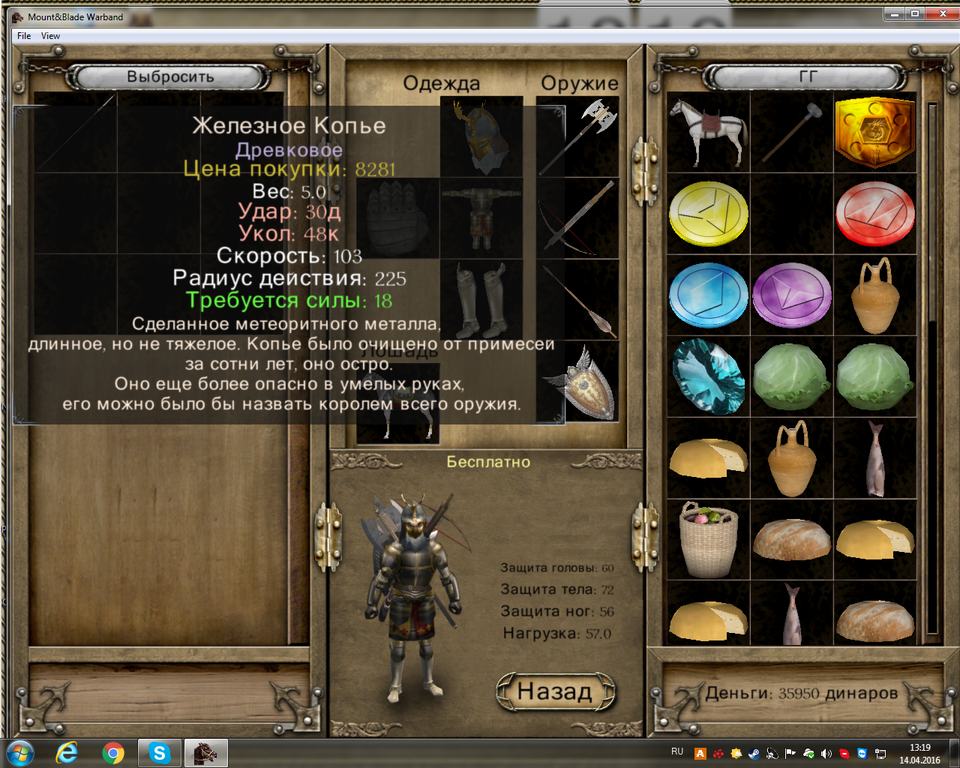Select the basket of food item

(x=708, y=540)
